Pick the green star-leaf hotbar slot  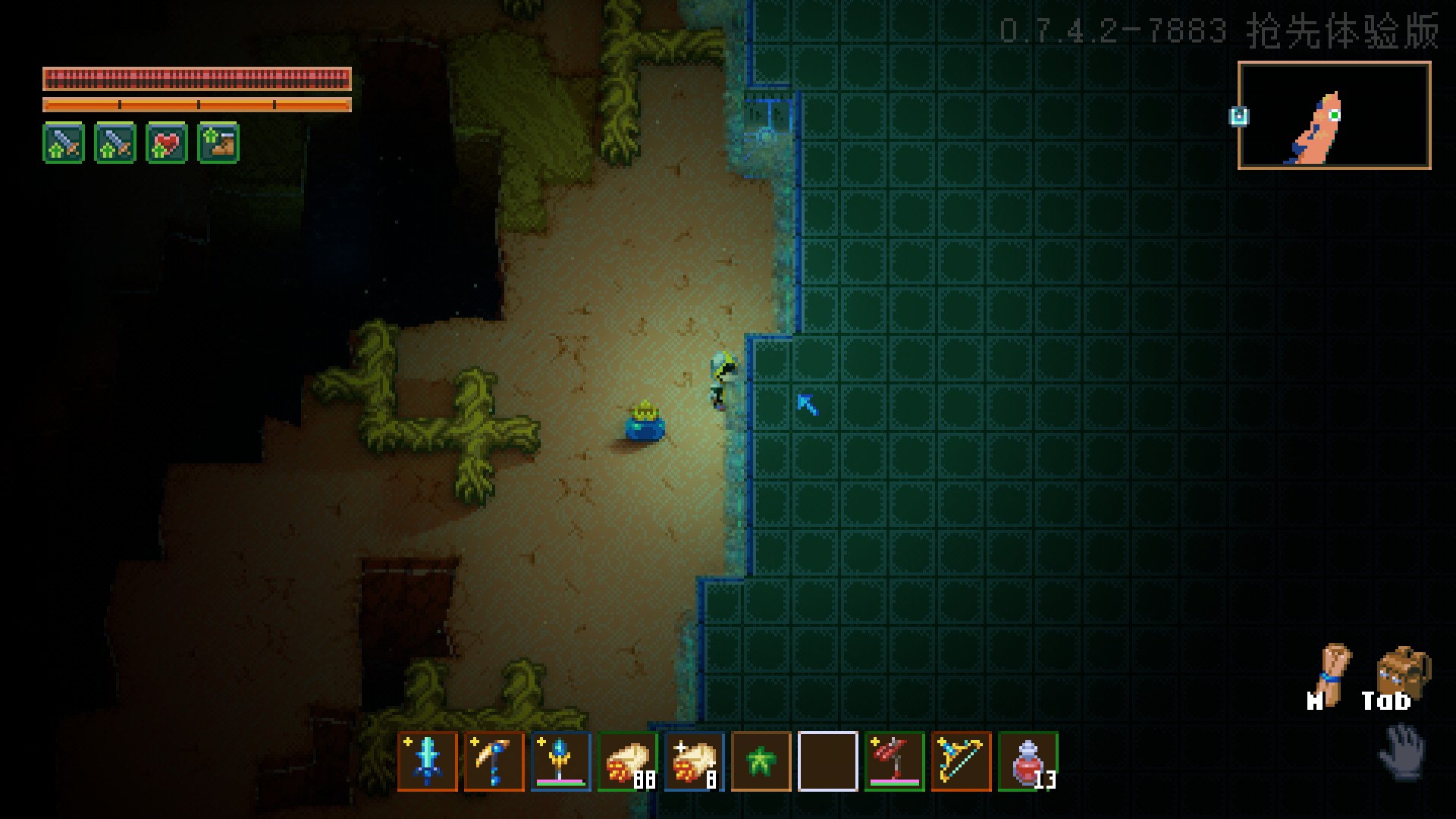761,761
